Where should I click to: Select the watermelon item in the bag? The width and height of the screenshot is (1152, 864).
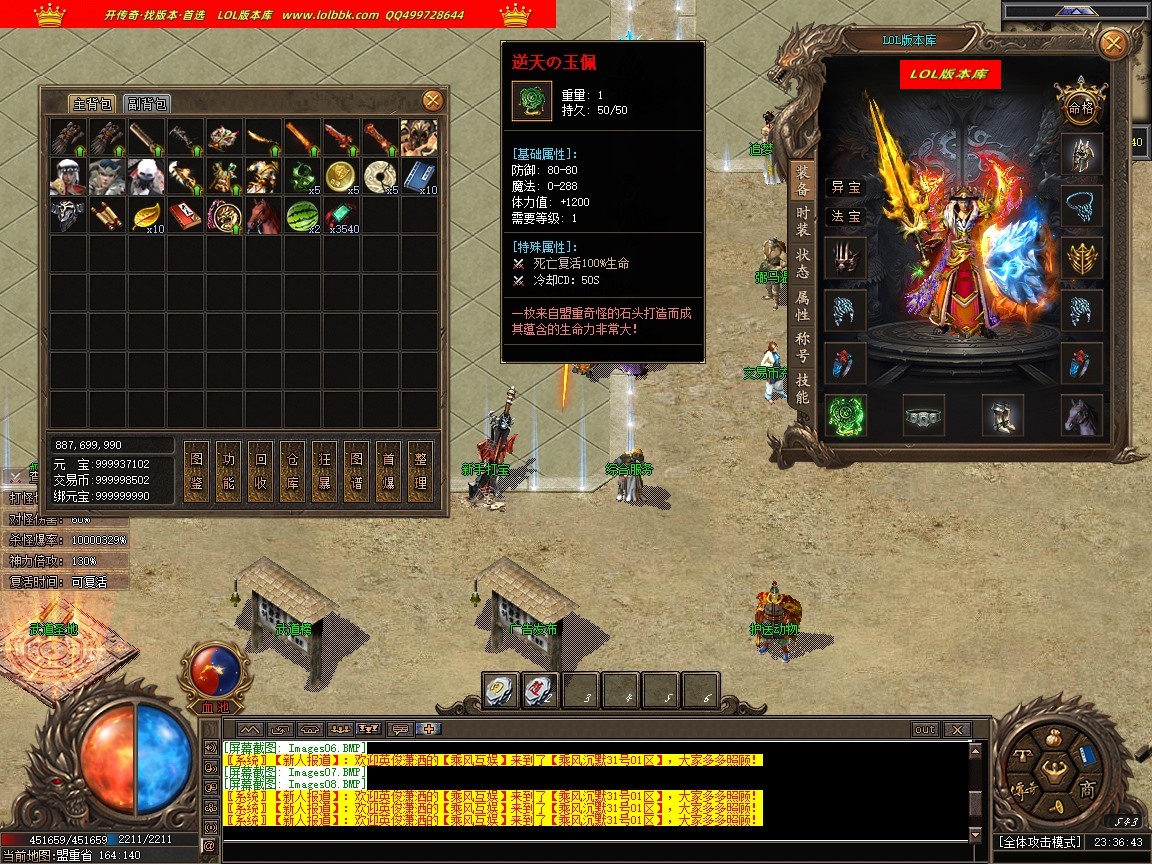(x=302, y=215)
